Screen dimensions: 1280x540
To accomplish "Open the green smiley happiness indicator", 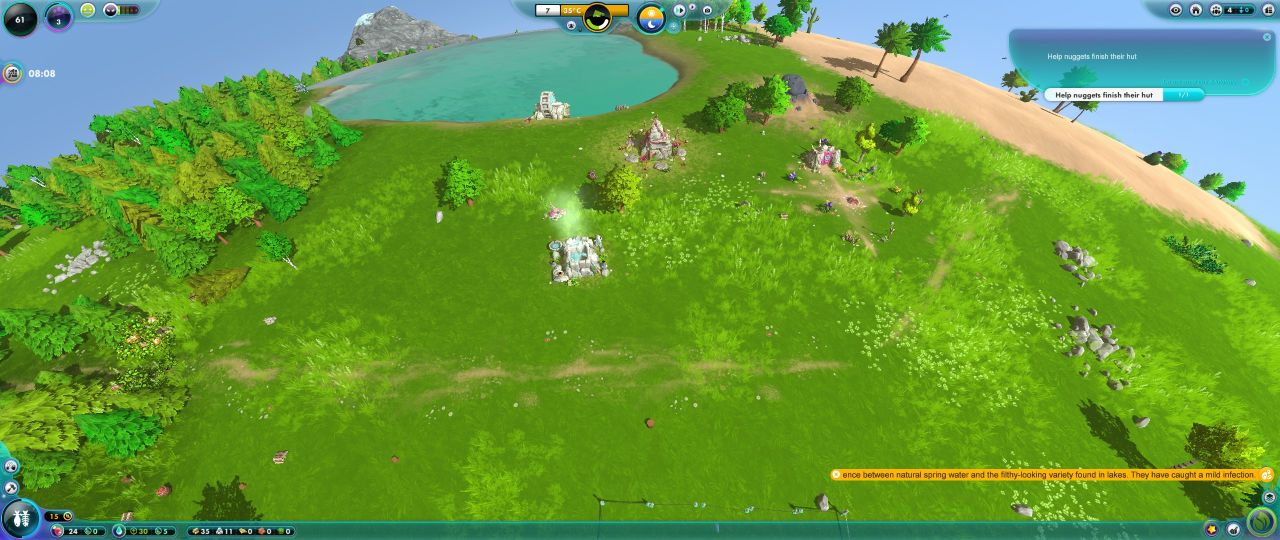I will pyautogui.click(x=88, y=10).
